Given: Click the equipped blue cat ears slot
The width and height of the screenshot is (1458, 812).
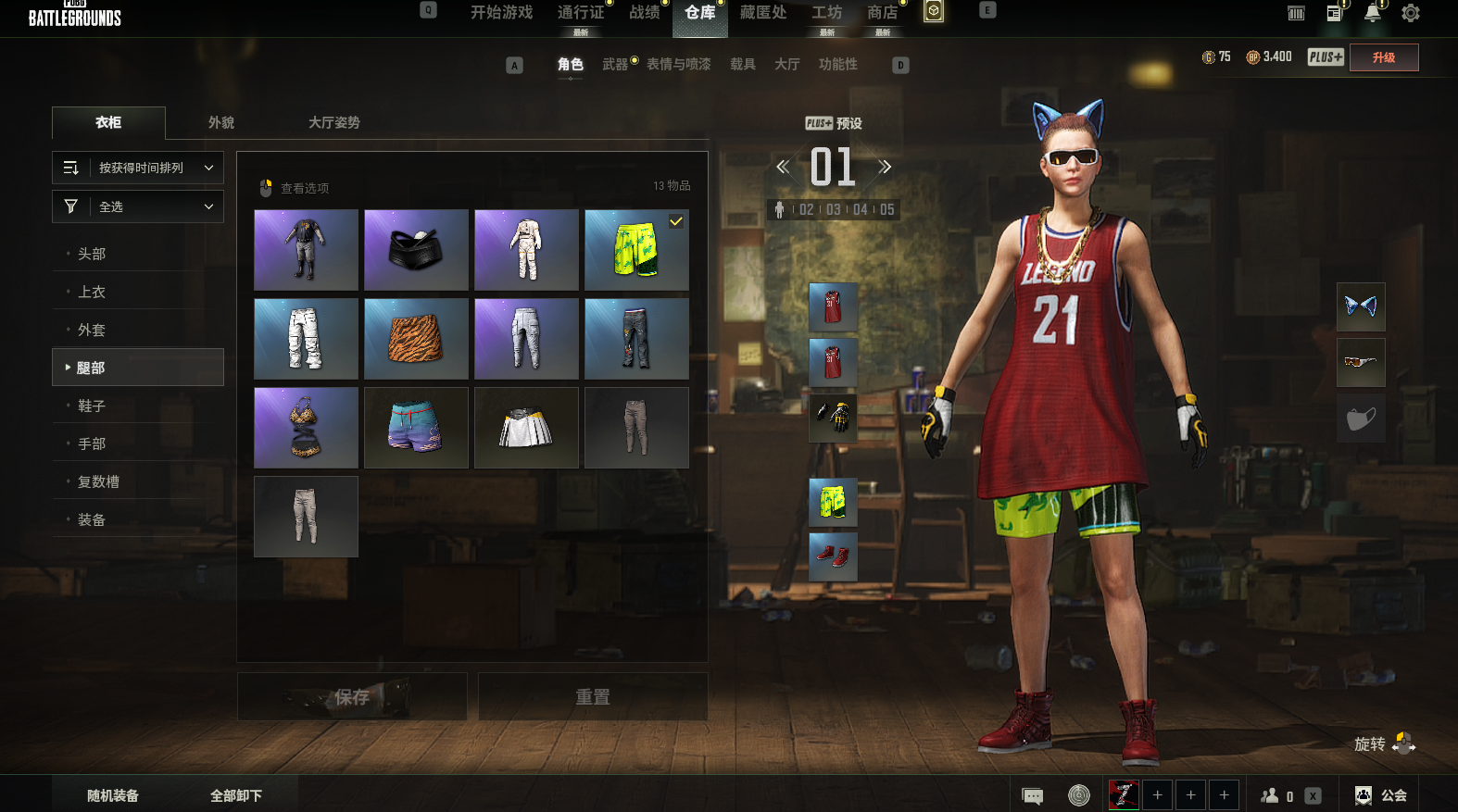Looking at the screenshot, I should (1361, 306).
